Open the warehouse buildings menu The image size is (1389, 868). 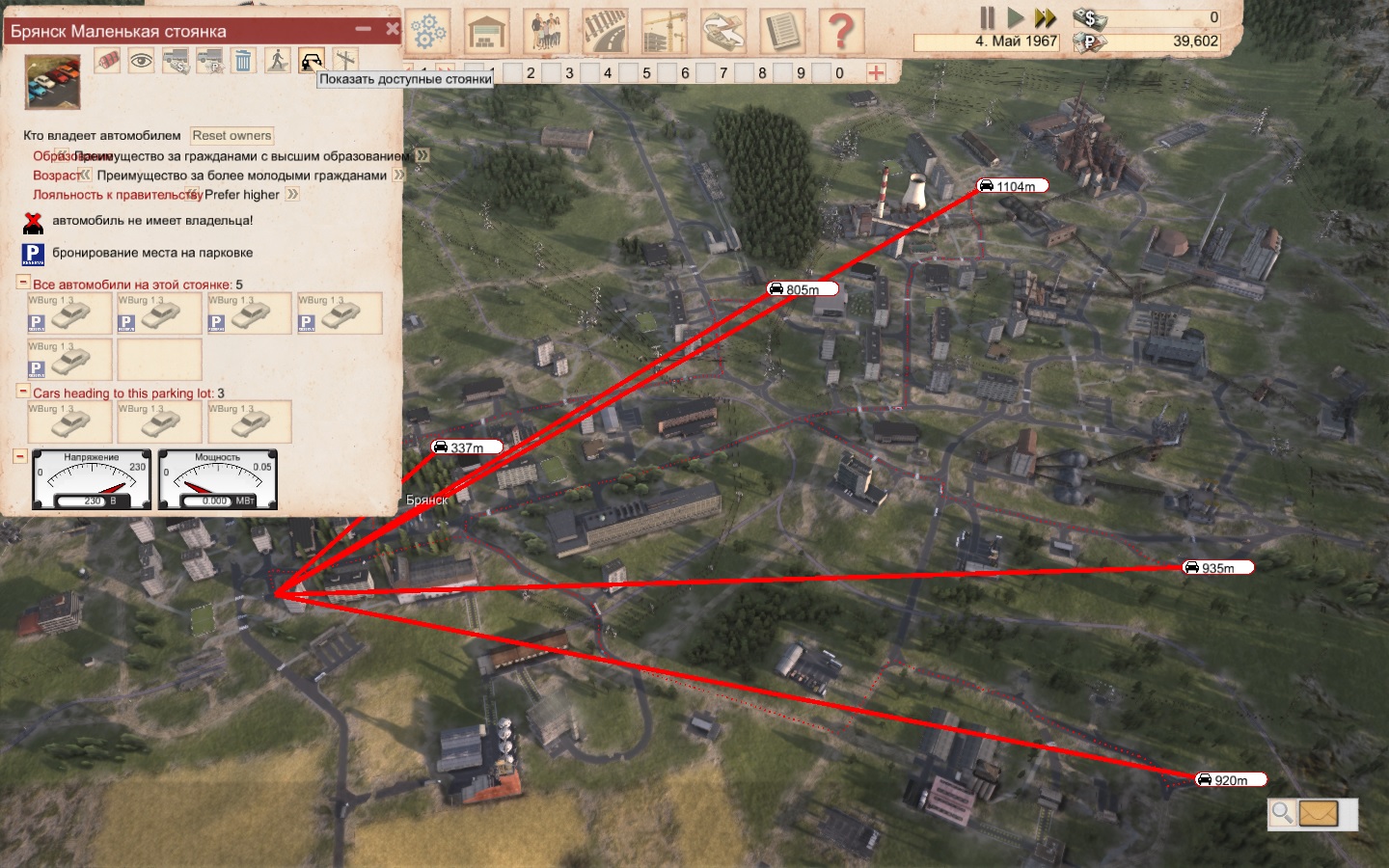(487, 32)
